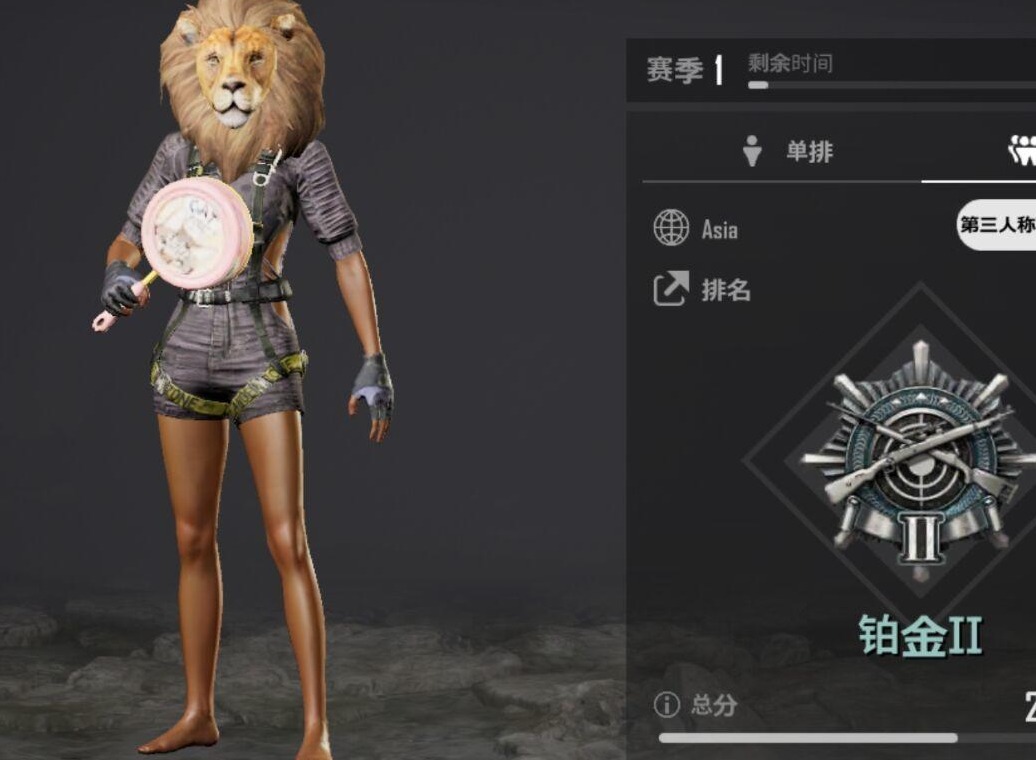
Task: Toggle the 第三人称 perspective button
Action: 996,226
